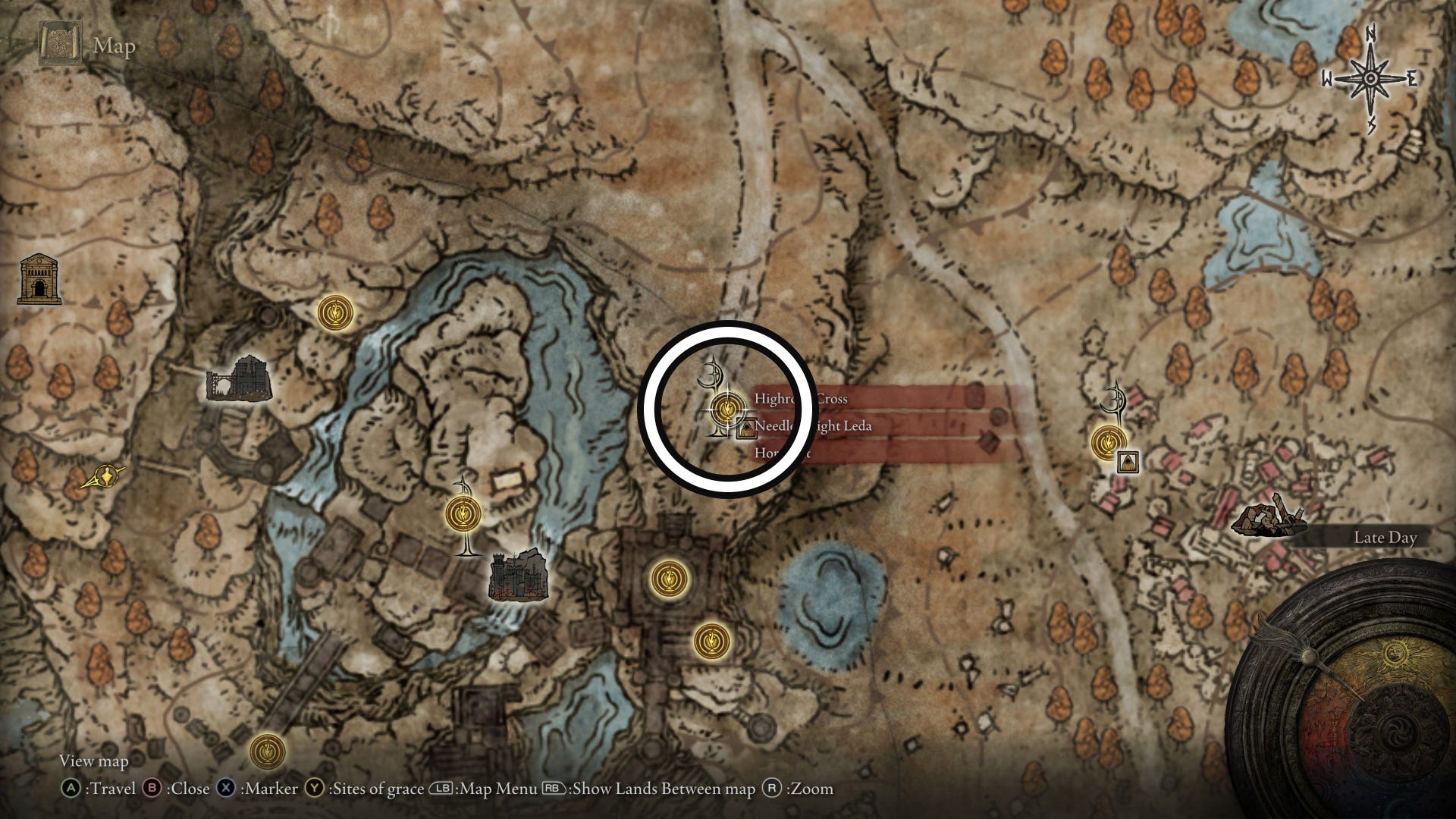The height and width of the screenshot is (819, 1456).
Task: Select the collapsed ruins landmark icon
Action: click(x=1266, y=517)
